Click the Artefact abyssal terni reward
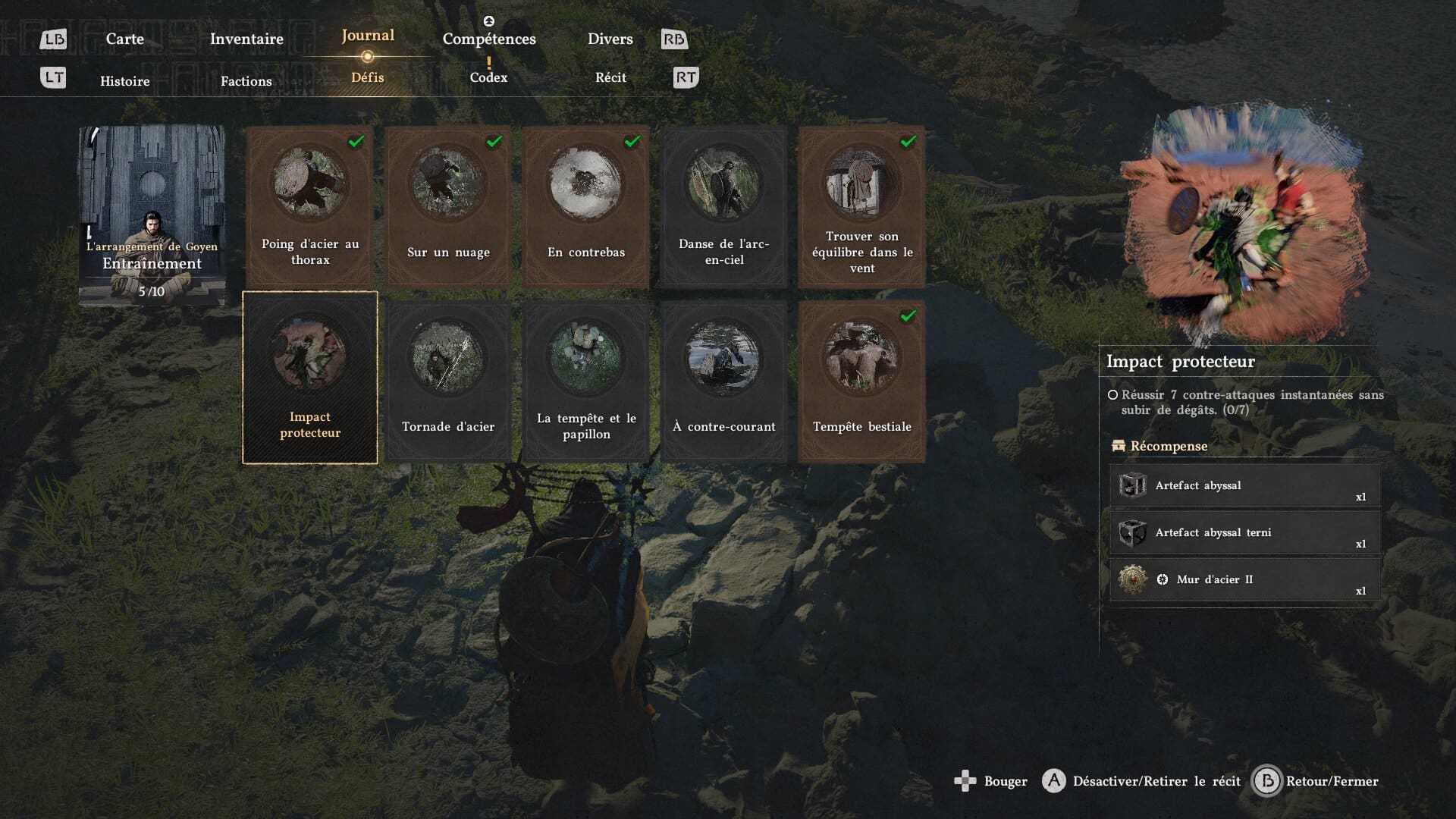Viewport: 1456px width, 819px height. (1244, 533)
